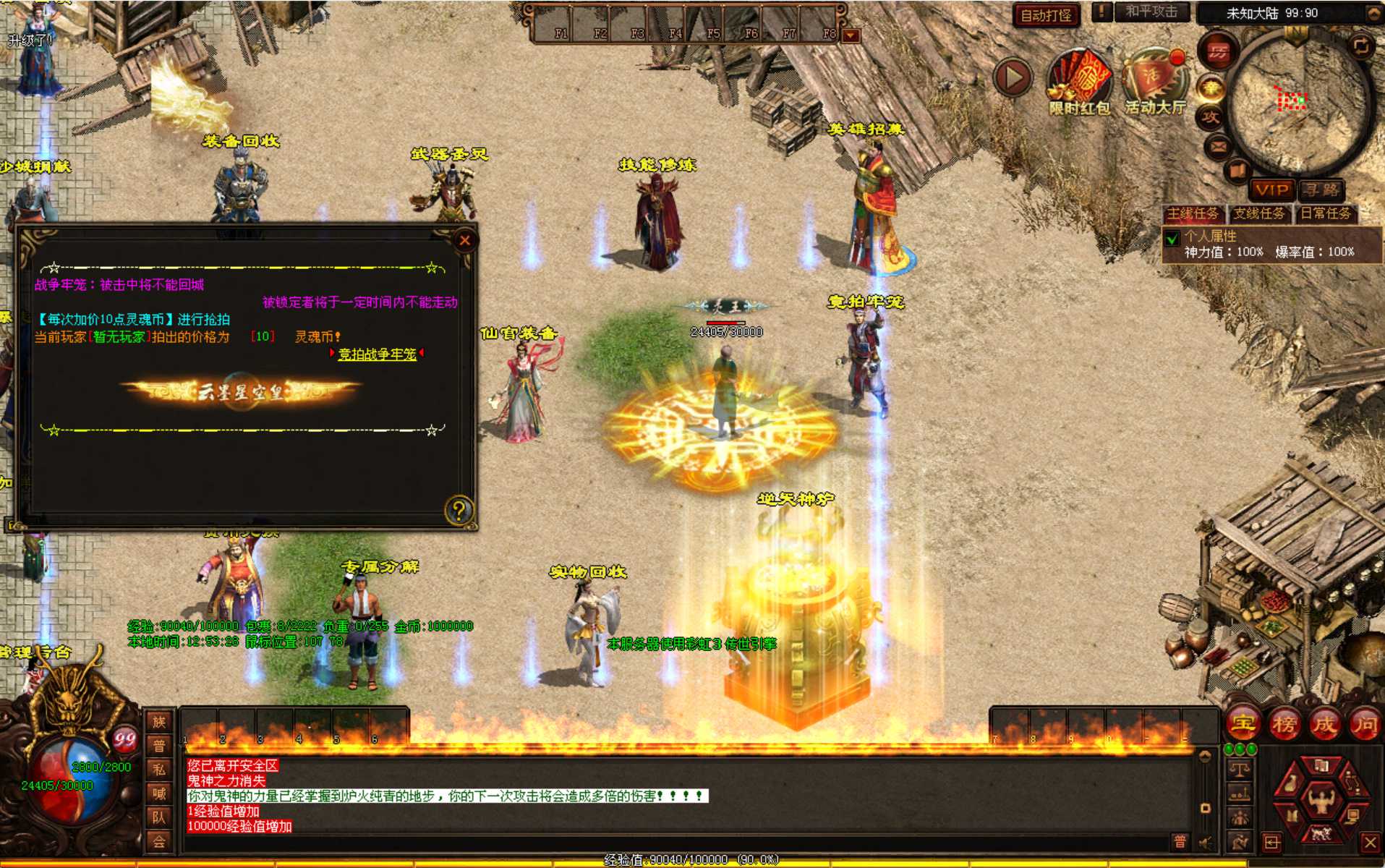This screenshot has height=868, width=1385.
Task: Activate the 寻路 pathfinding button
Action: point(1321,190)
